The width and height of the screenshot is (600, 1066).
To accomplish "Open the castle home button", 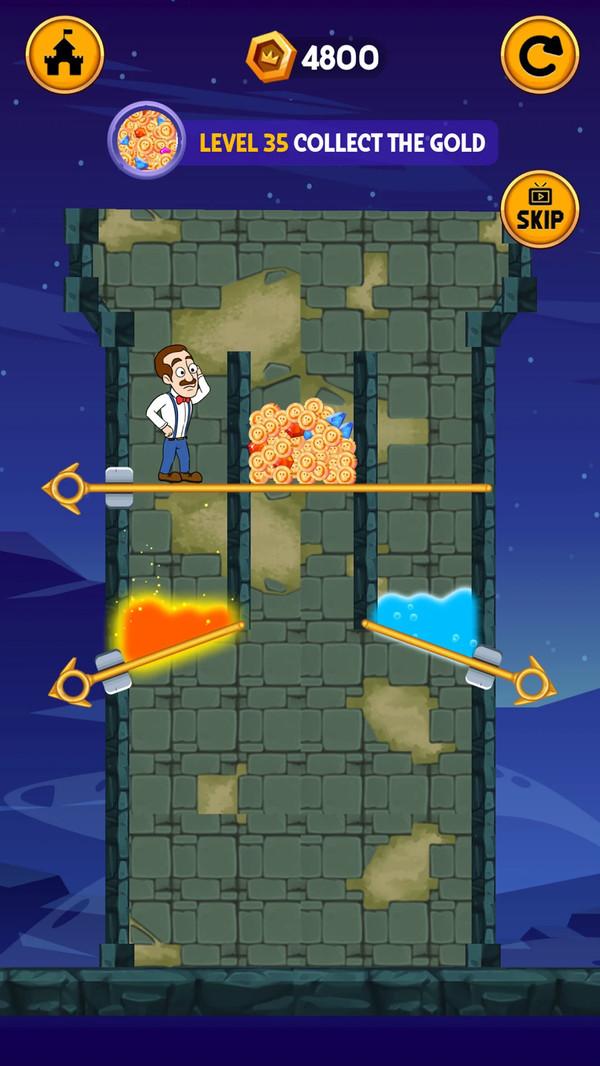I will (65, 55).
